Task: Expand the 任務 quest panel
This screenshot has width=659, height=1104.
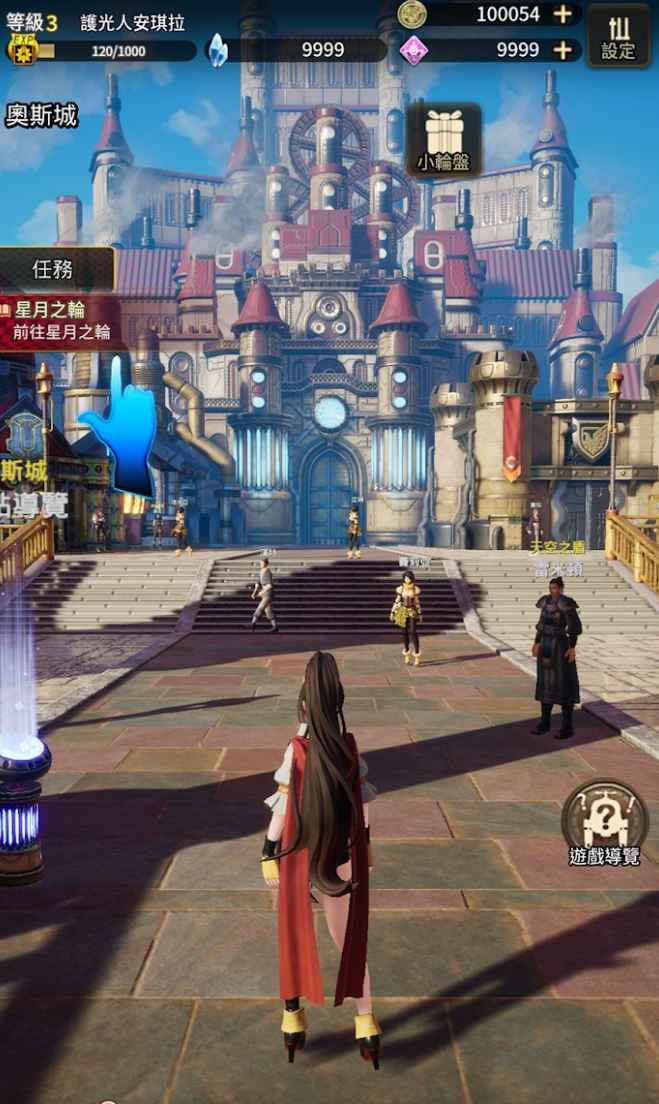Action: [56, 269]
